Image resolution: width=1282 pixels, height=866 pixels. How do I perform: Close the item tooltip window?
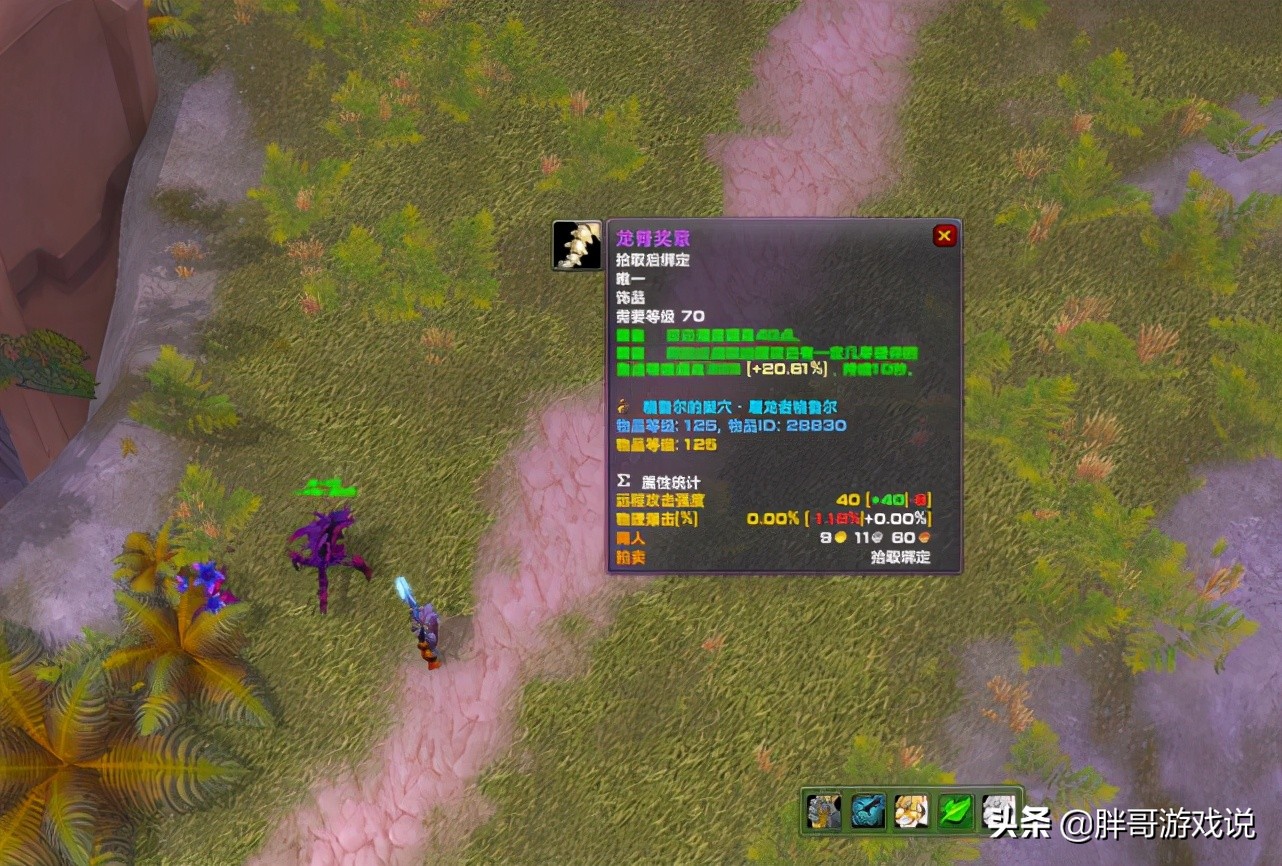point(944,236)
